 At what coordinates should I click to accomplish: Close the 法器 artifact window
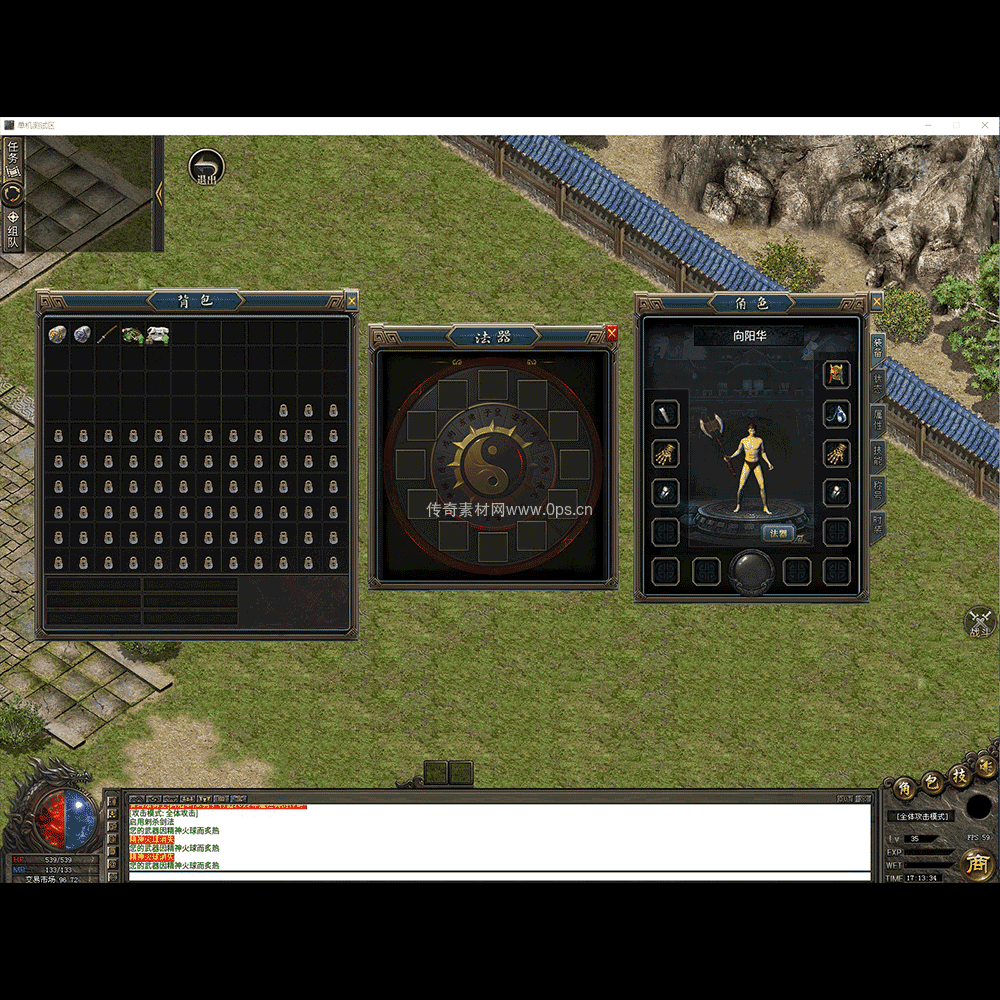(612, 334)
